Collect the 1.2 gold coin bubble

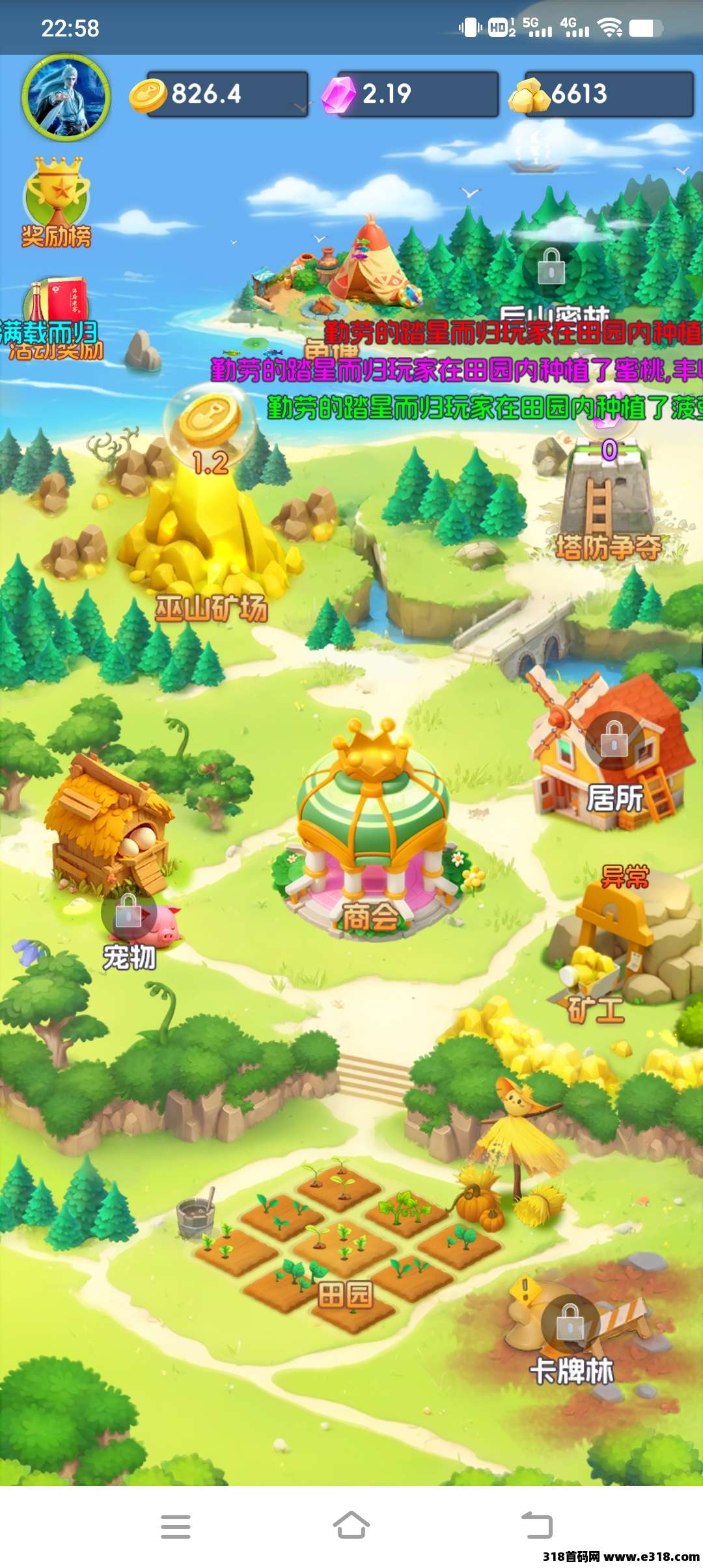210,423
